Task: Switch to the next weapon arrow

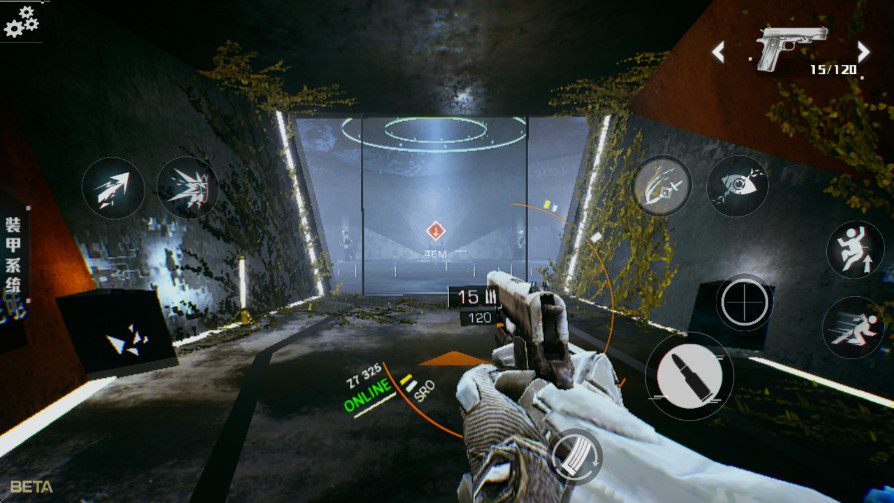Action: [863, 51]
